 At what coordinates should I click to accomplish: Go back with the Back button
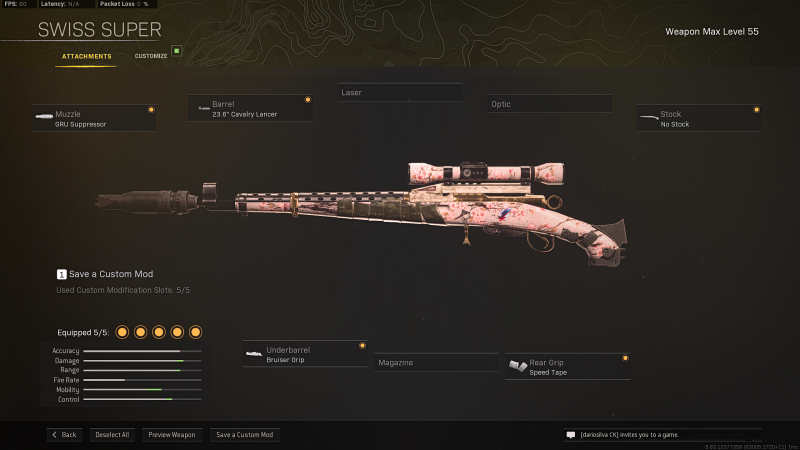tap(63, 435)
